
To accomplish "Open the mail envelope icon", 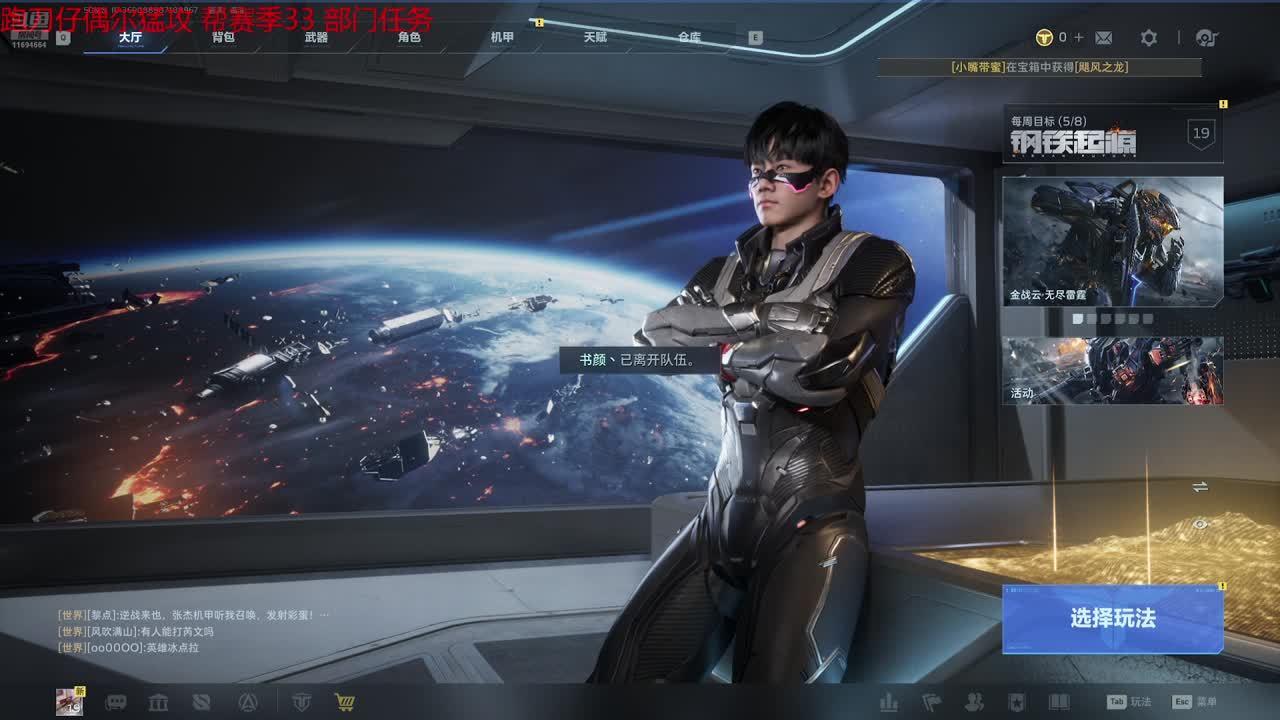I will tap(1103, 38).
